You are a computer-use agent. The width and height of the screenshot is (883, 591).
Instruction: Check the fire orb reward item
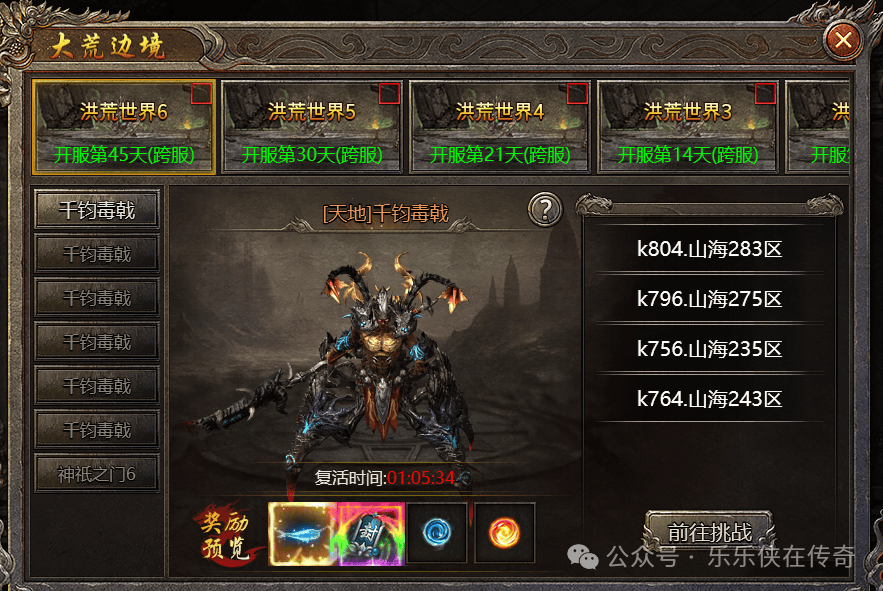click(x=504, y=533)
